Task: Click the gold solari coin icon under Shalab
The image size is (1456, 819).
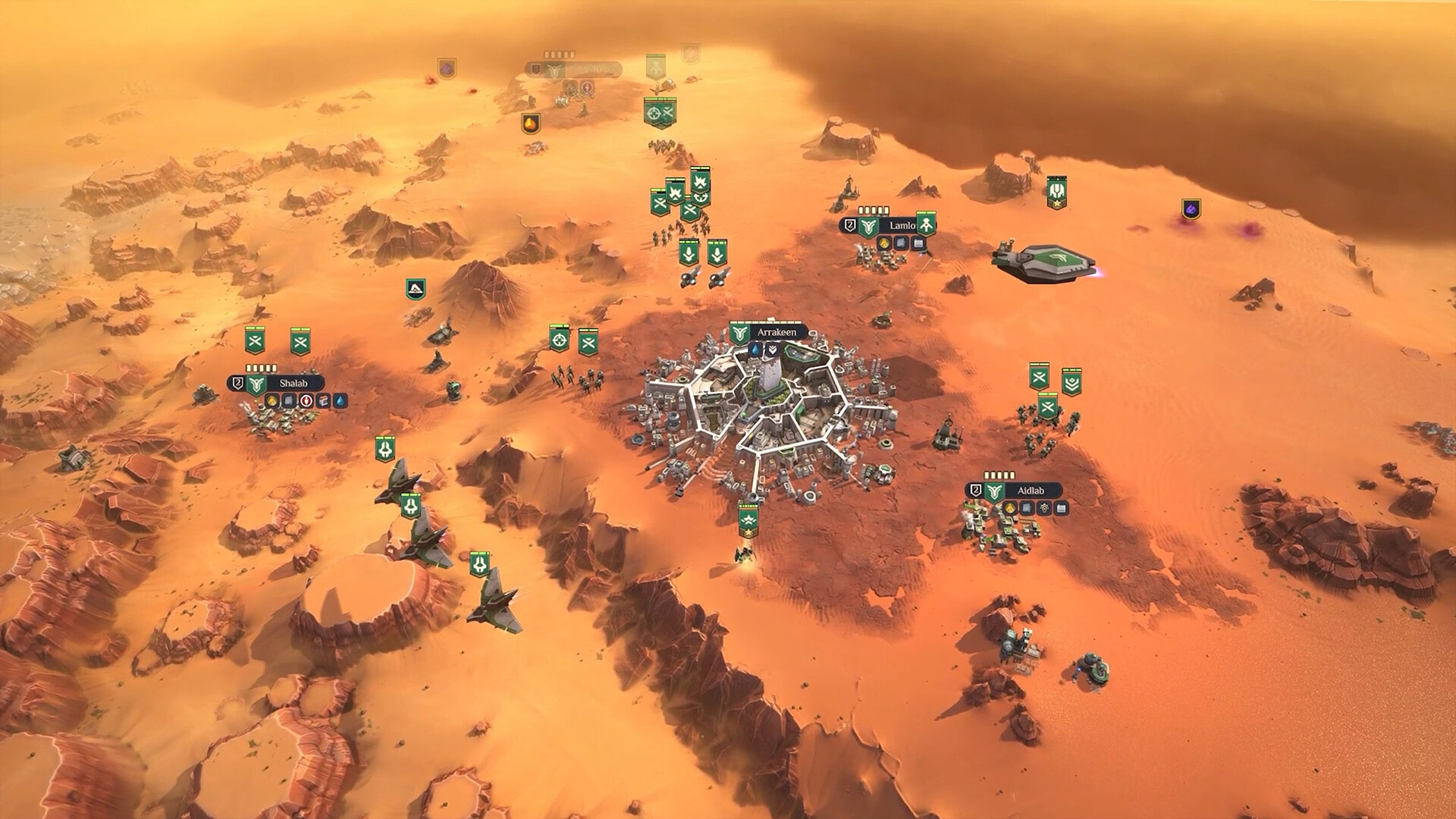Action: [272, 402]
